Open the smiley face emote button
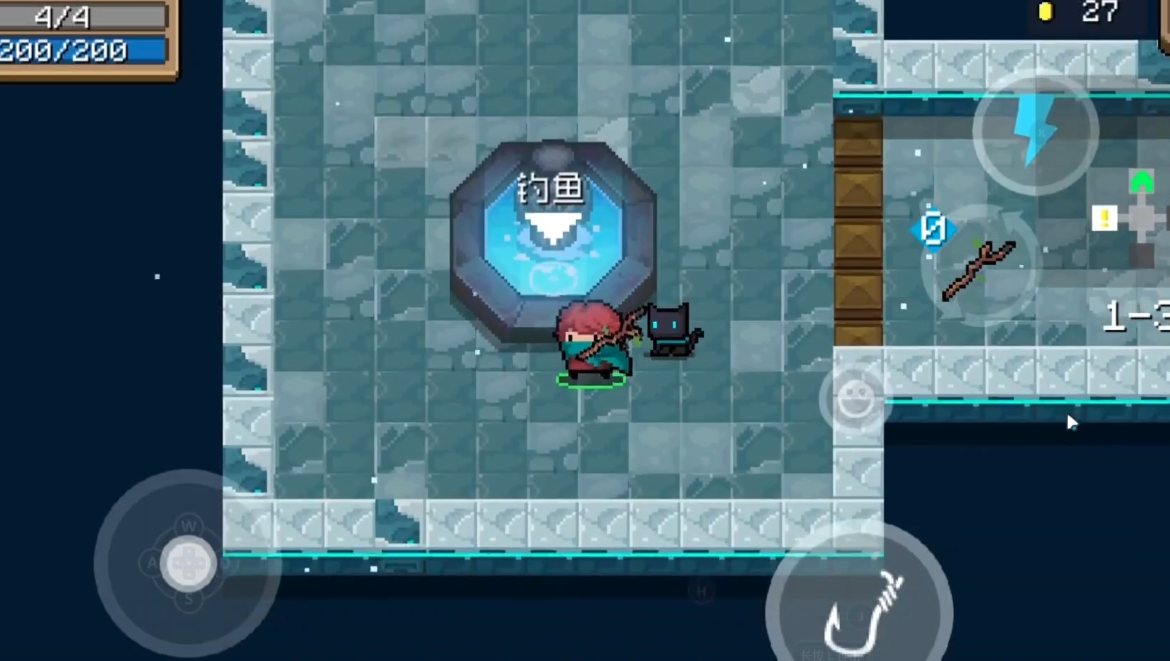The image size is (1170, 661). click(854, 400)
